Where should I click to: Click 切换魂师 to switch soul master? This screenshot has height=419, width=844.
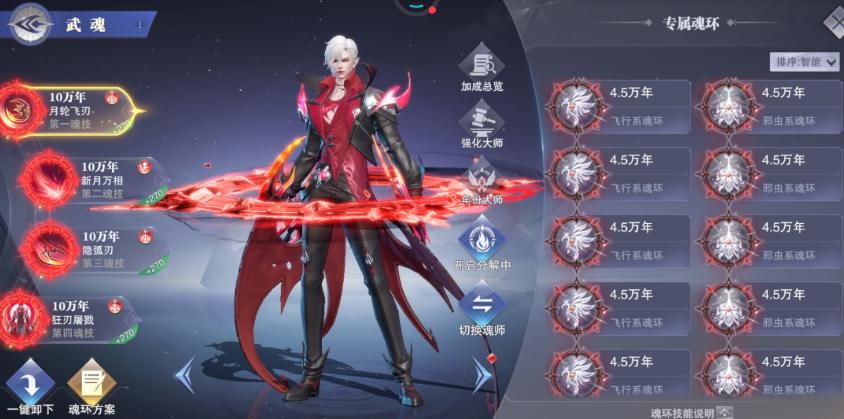click(x=482, y=310)
